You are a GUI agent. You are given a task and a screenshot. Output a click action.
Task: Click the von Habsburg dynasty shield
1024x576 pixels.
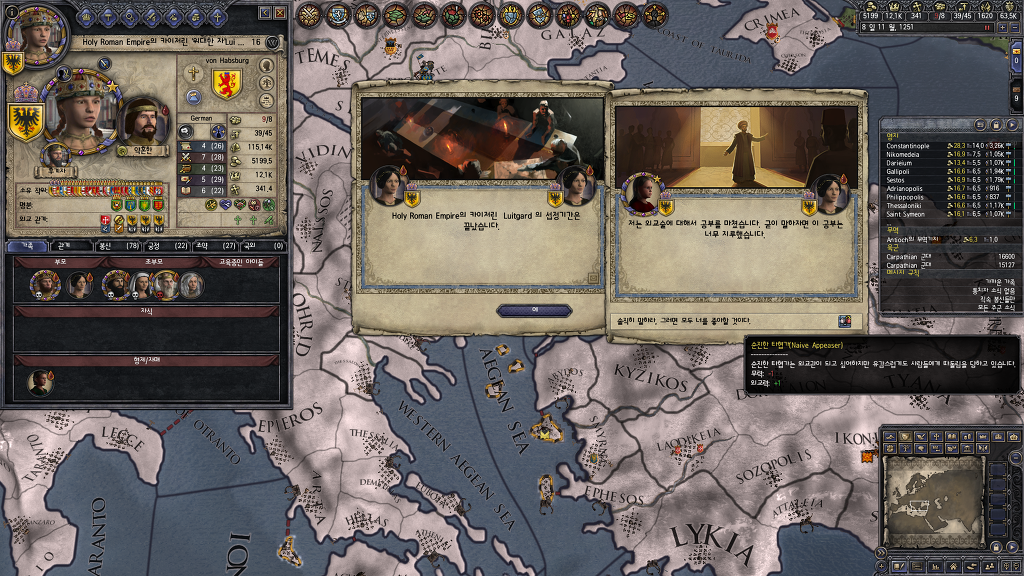[227, 83]
